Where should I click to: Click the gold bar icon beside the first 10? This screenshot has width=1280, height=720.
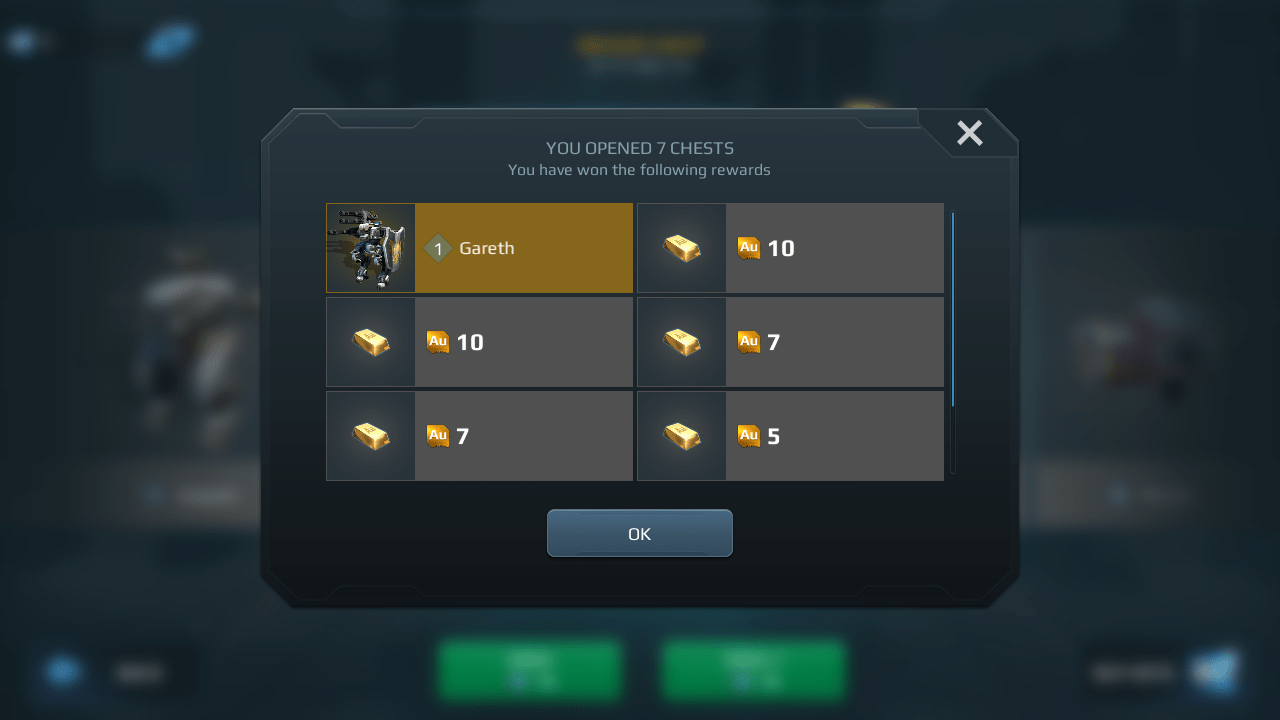(x=681, y=247)
